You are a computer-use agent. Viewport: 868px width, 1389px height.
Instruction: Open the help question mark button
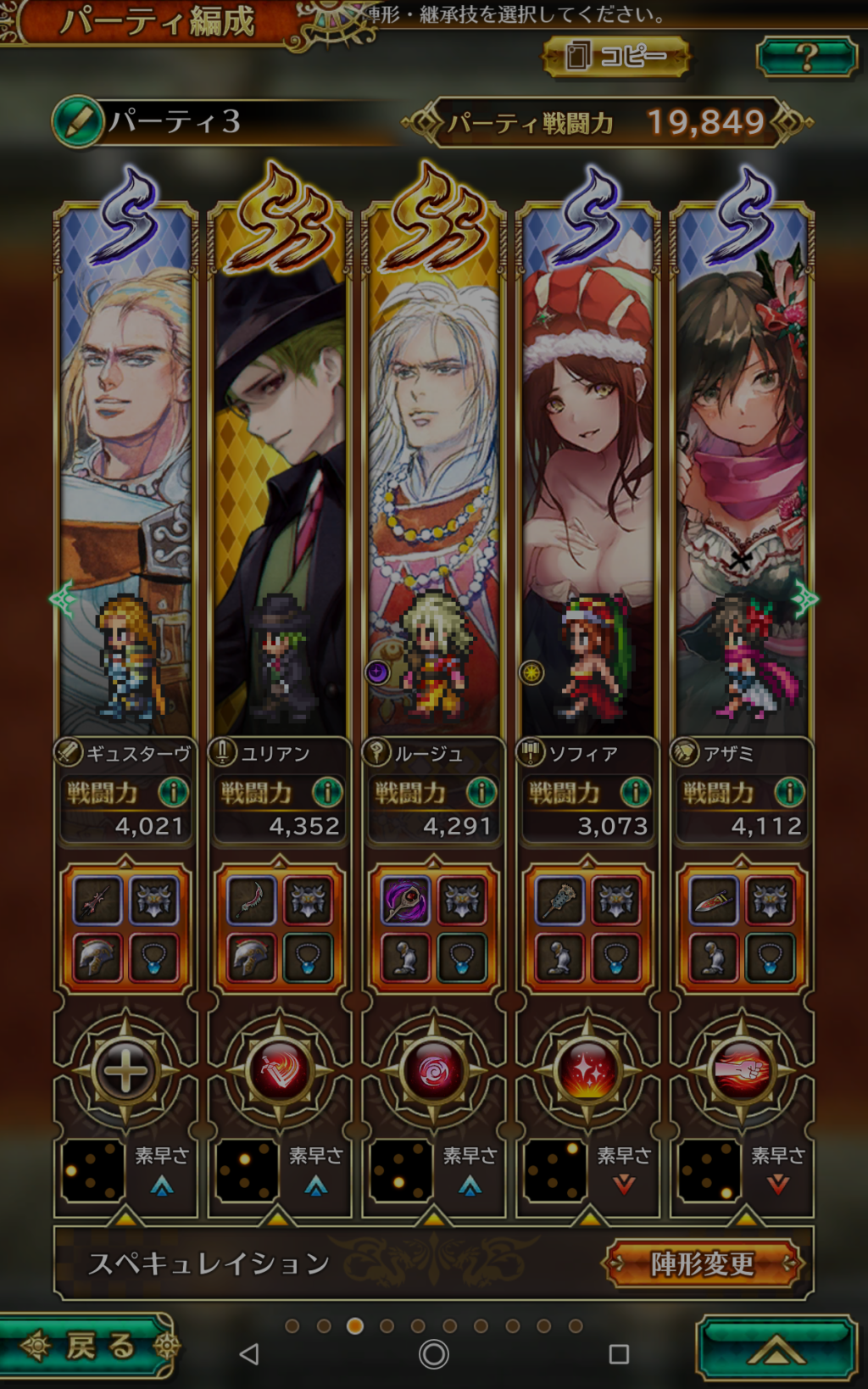pyautogui.click(x=806, y=57)
